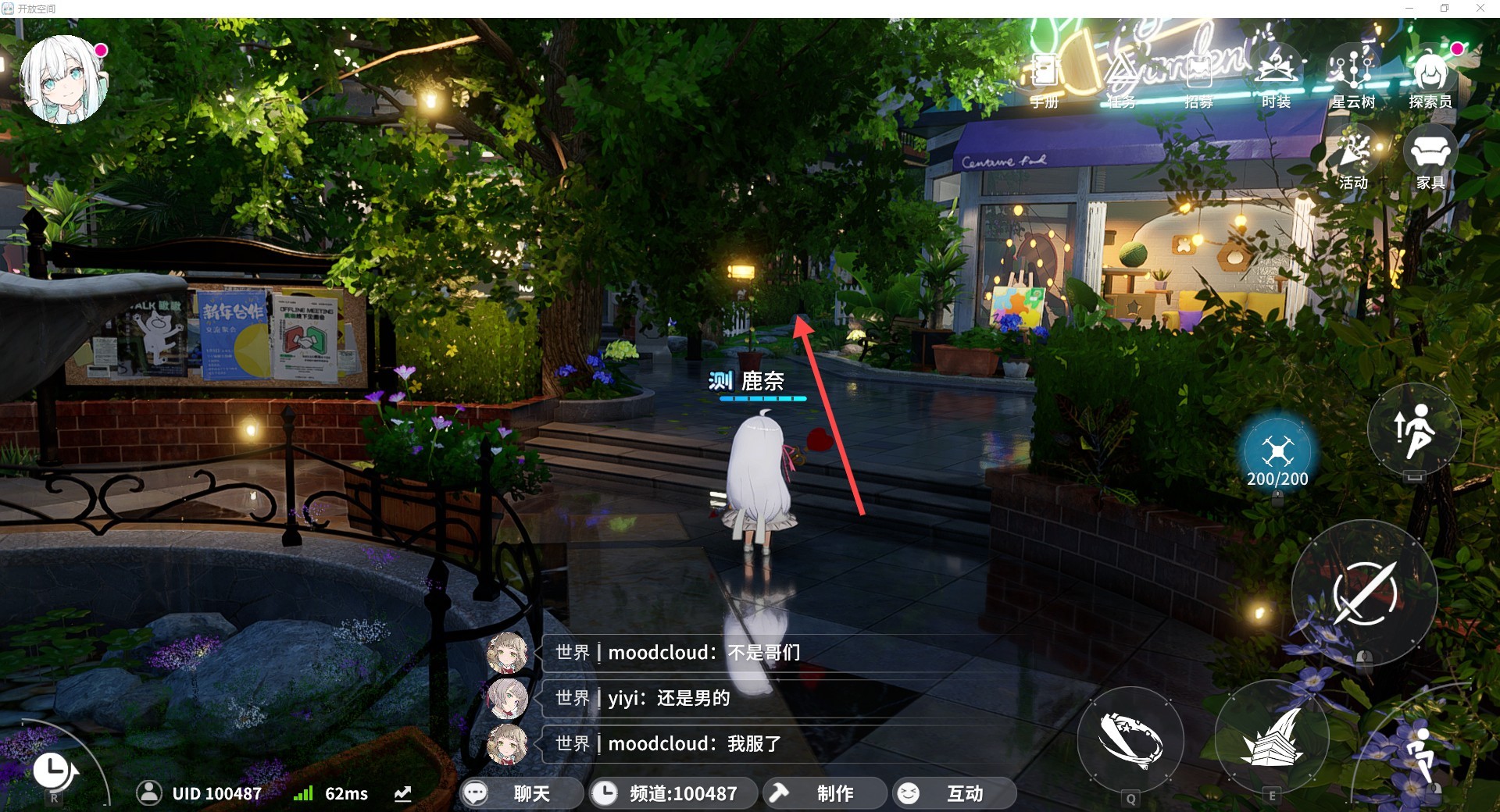
Task: Close the game window
Action: pos(1480,9)
